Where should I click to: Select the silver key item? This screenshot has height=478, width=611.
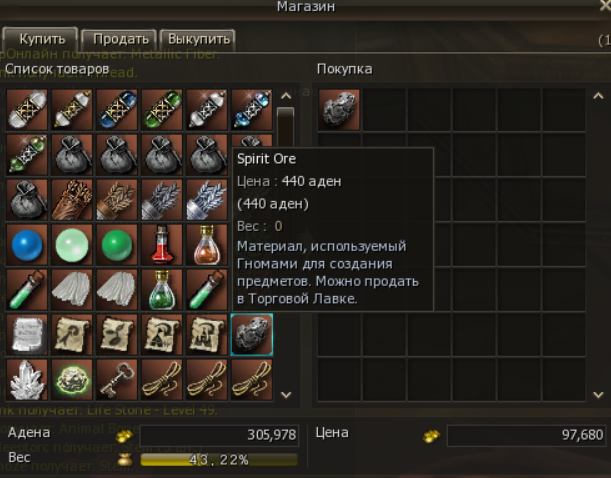[x=116, y=380]
